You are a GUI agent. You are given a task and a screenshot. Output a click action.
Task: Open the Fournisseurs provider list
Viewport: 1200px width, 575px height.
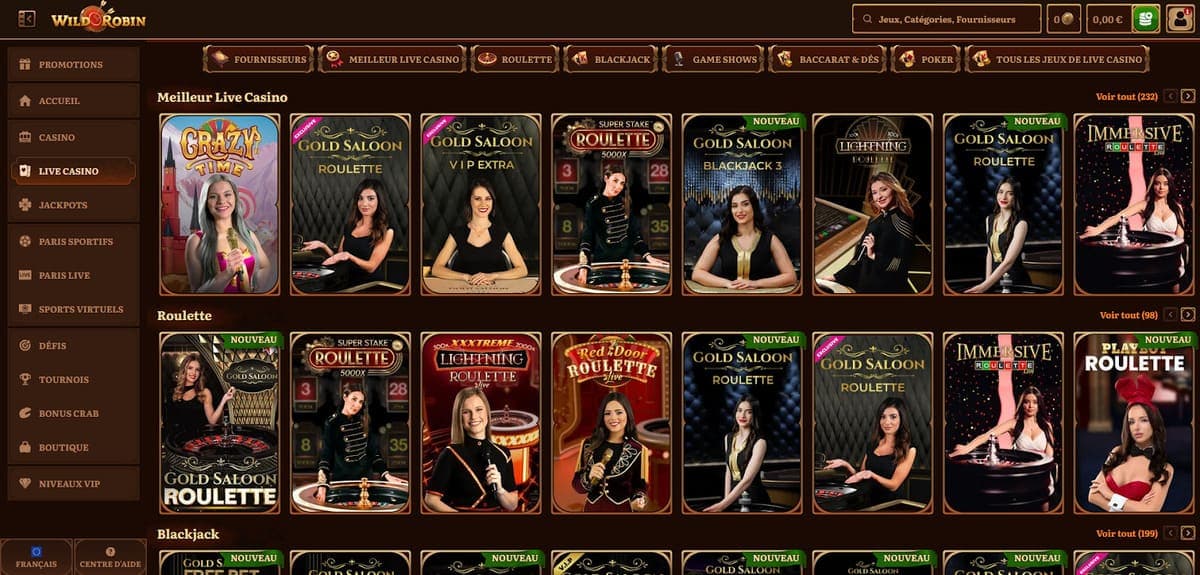[x=257, y=60]
